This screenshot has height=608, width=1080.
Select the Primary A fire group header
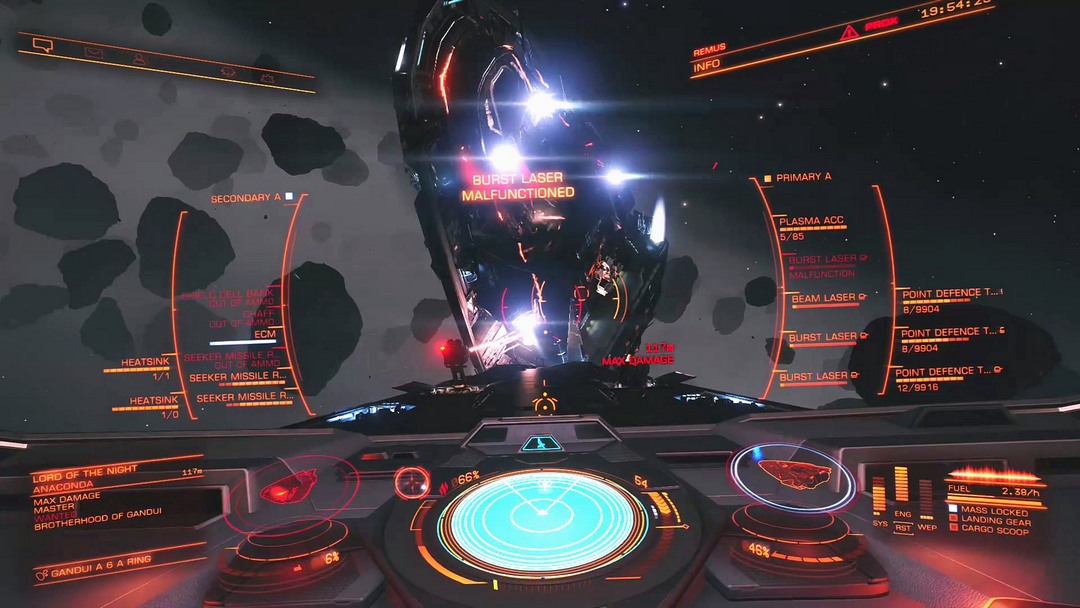[802, 178]
